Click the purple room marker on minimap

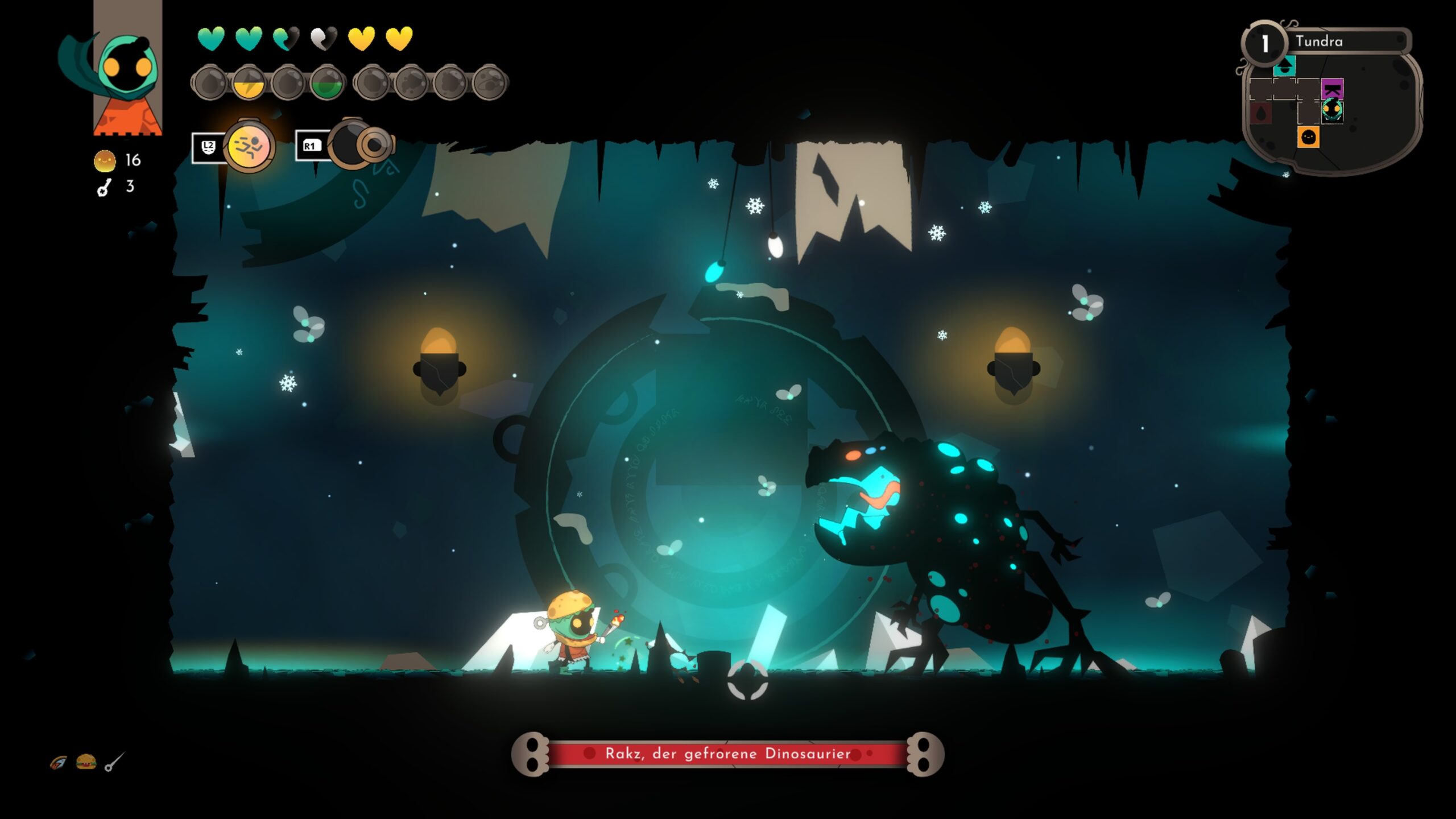pyautogui.click(x=1331, y=89)
